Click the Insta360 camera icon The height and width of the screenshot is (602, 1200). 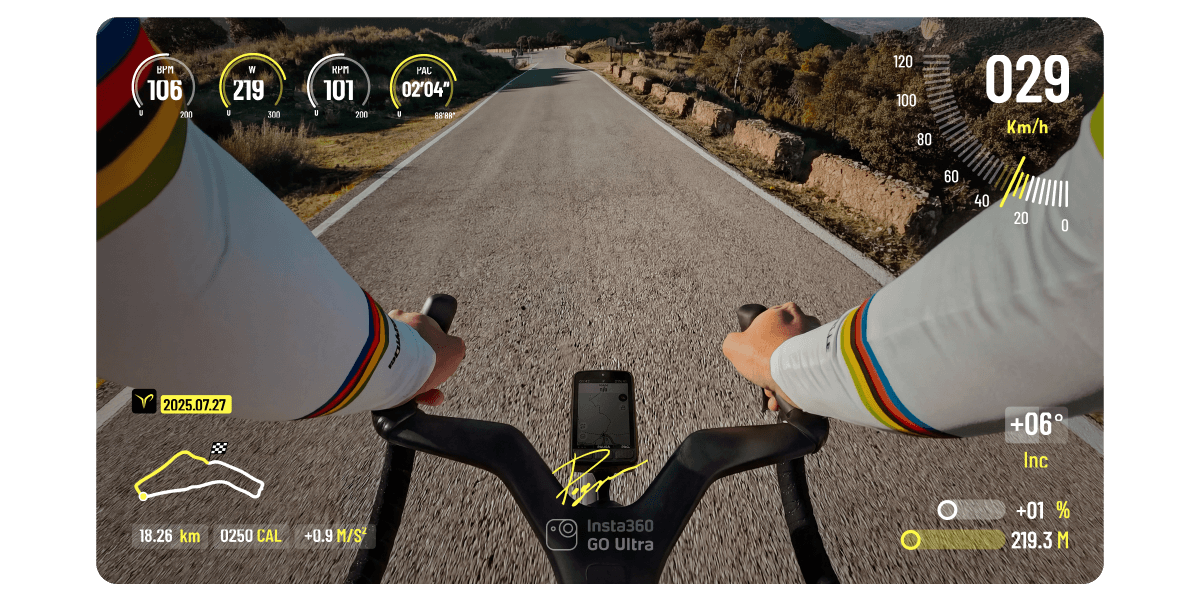pos(562,534)
